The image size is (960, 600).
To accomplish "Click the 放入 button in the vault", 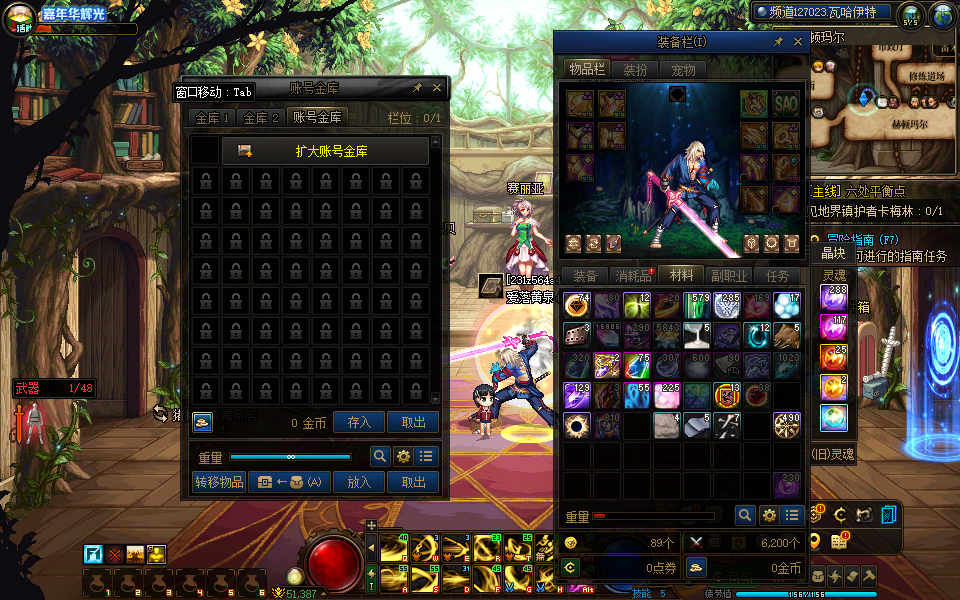I will [x=359, y=482].
